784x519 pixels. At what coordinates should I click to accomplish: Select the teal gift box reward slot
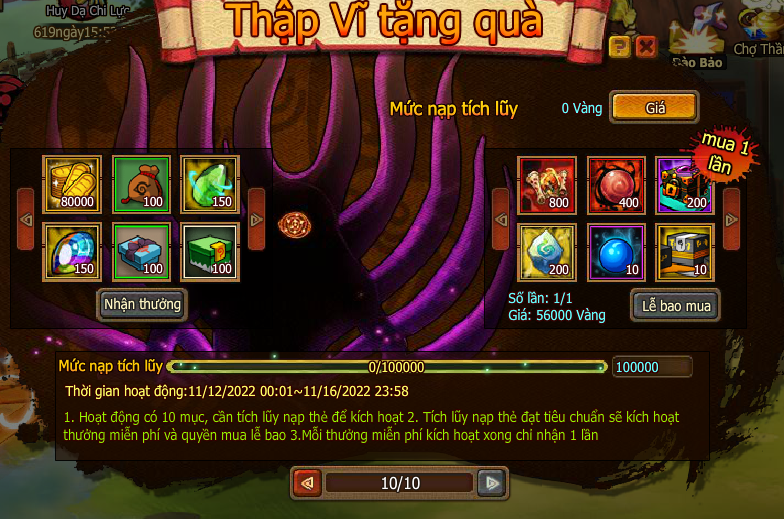pyautogui.click(x=140, y=251)
